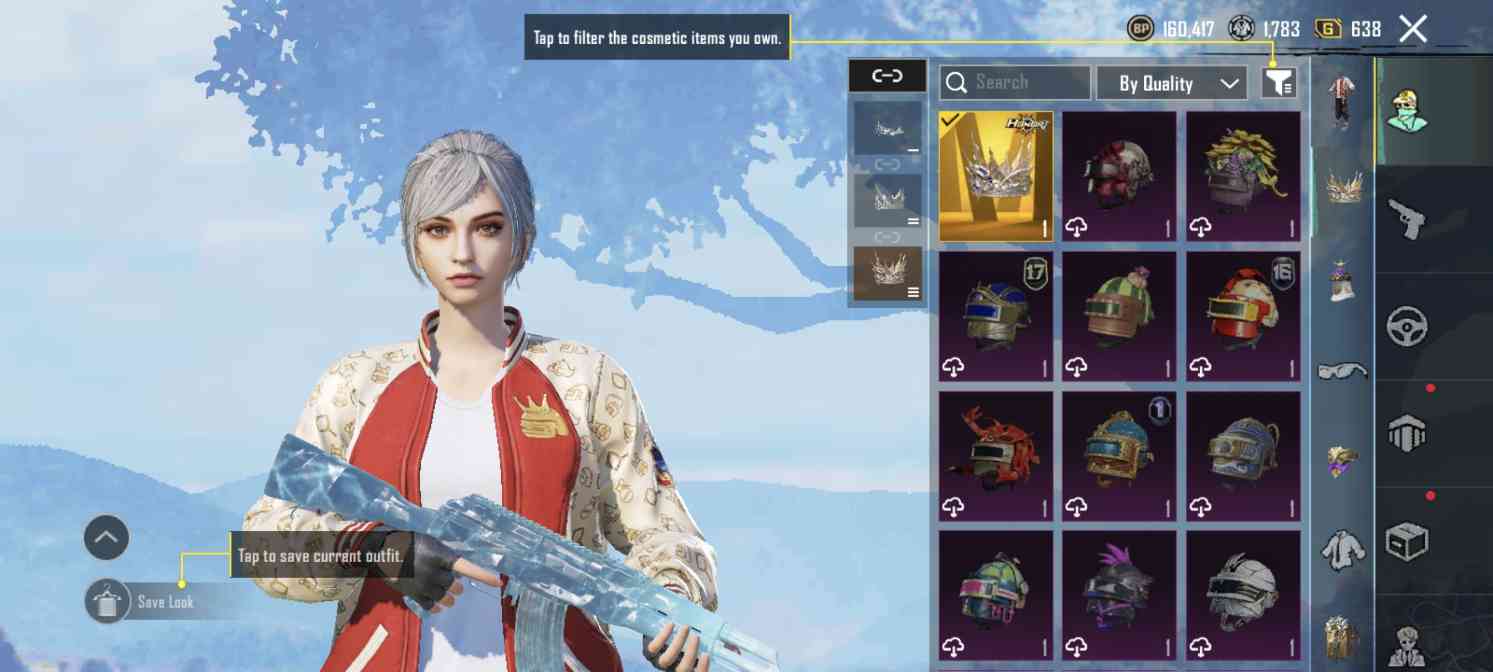Viewport: 1493px width, 672px height.
Task: Select the white jacket subcategory
Action: (1342, 548)
